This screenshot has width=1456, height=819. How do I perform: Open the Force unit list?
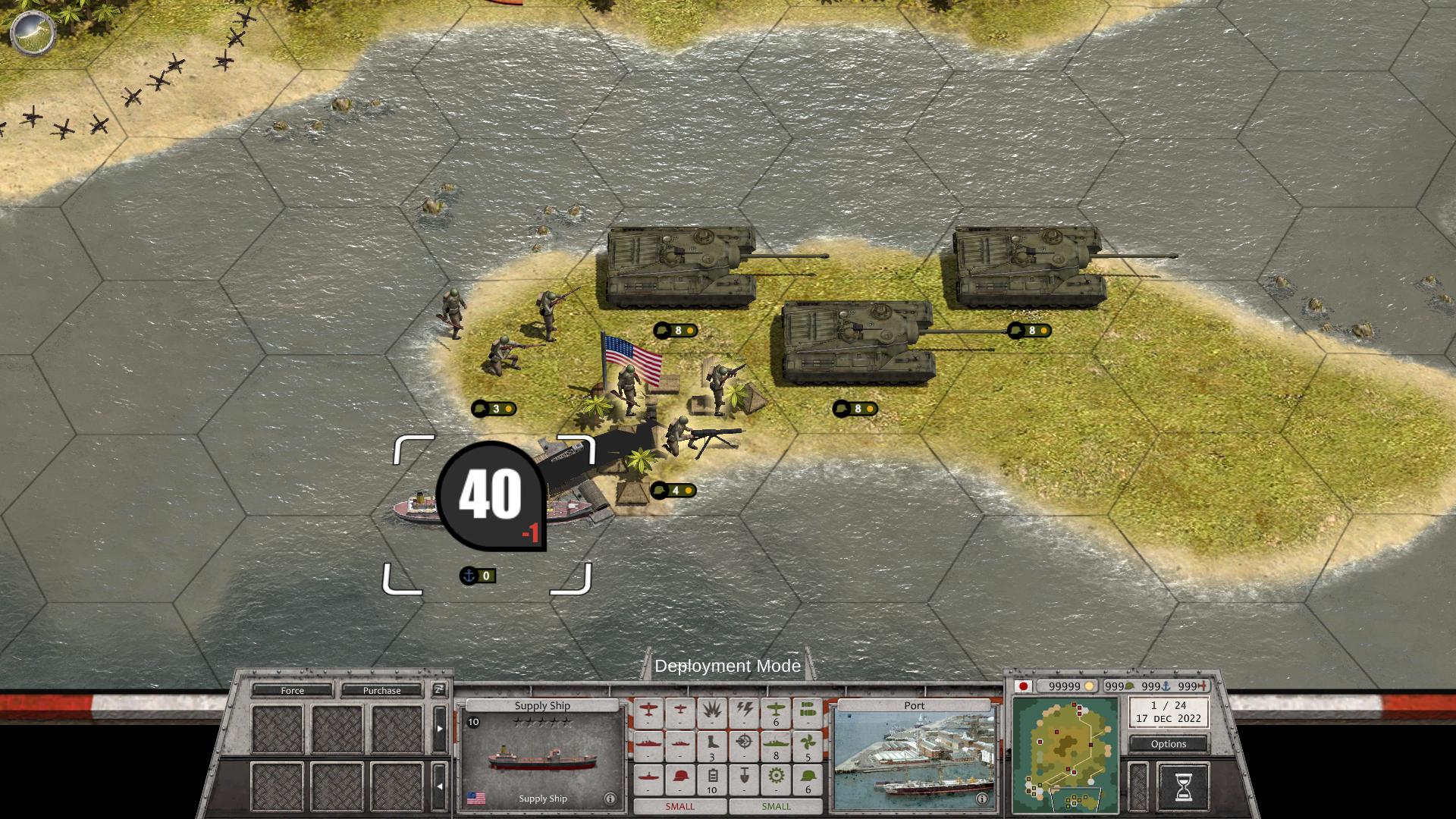pos(292,690)
